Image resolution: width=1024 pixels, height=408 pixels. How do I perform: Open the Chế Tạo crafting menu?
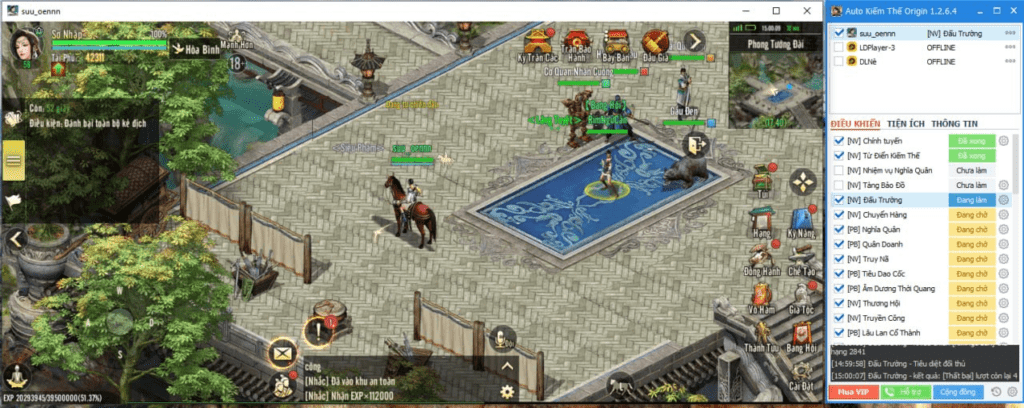point(802,257)
